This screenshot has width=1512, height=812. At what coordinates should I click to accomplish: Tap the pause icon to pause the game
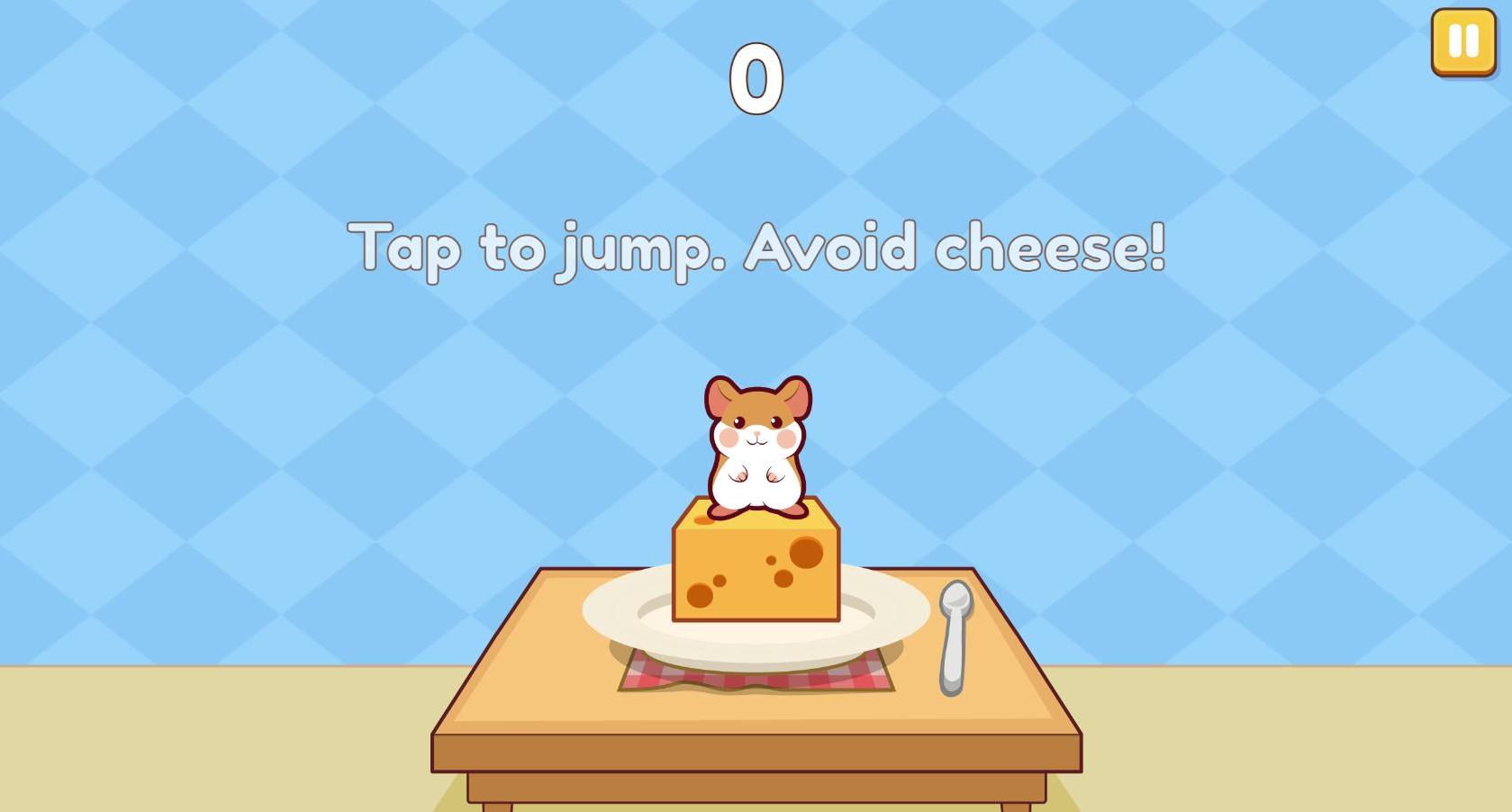[1464, 40]
